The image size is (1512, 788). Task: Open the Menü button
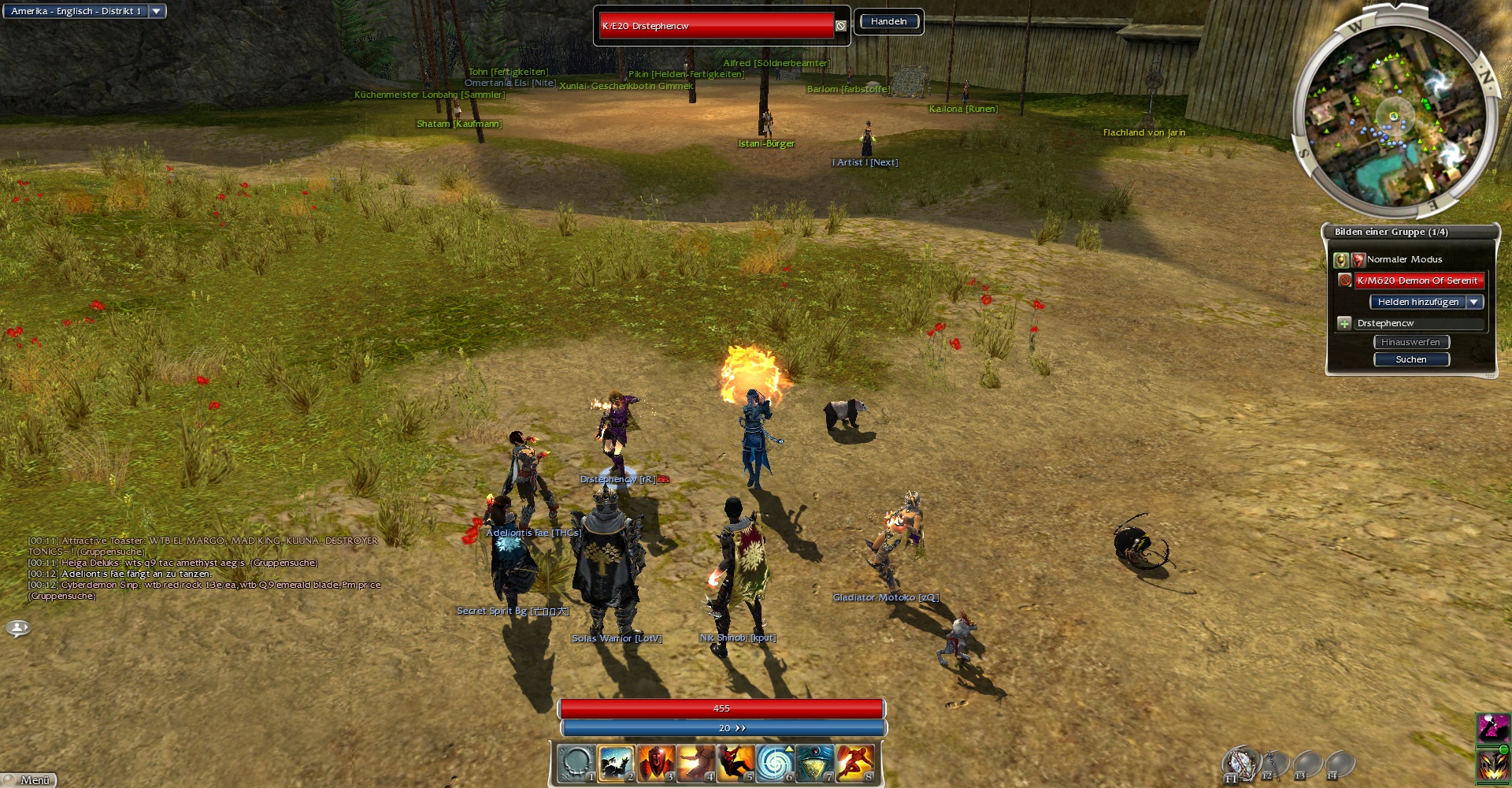[30, 779]
